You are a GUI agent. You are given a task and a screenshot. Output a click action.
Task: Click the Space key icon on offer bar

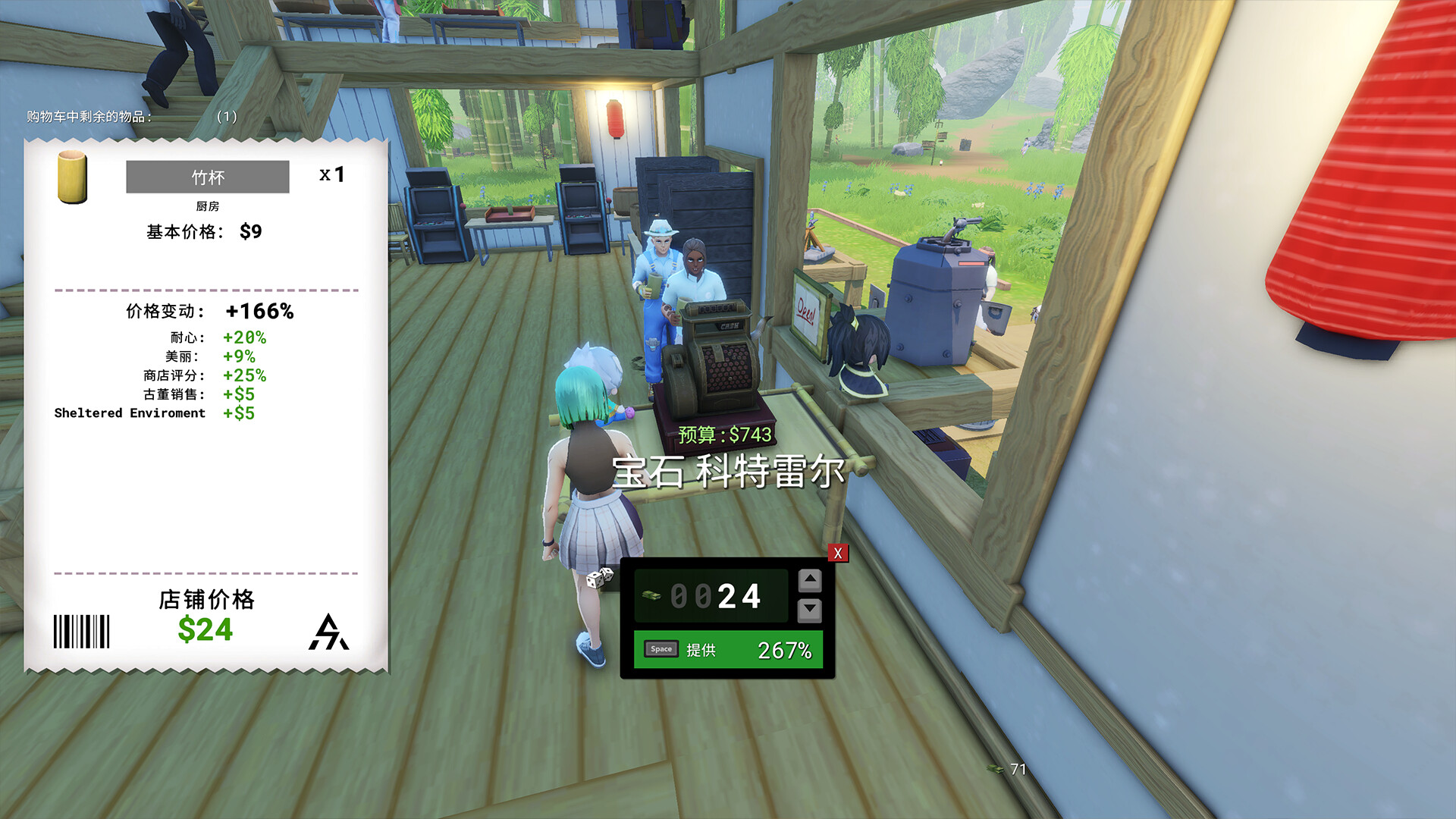pos(660,649)
